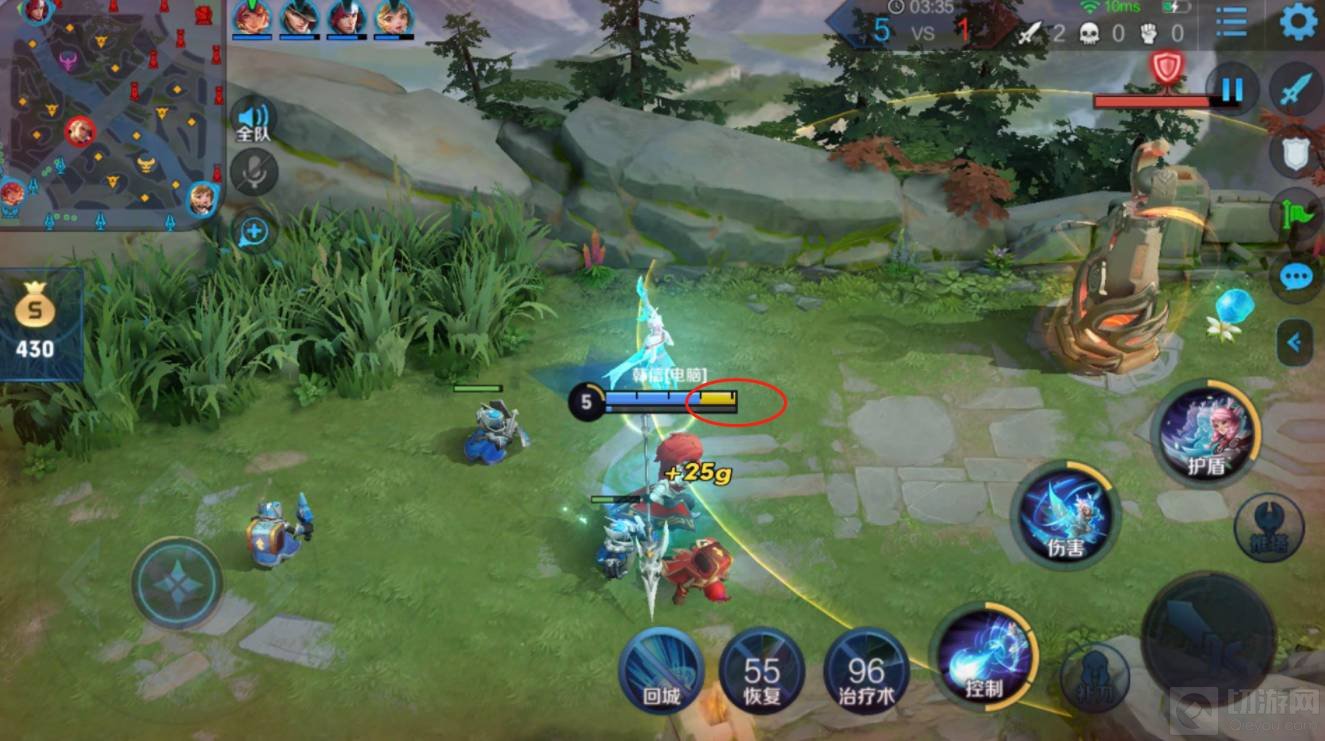Use the 恢复 restore spell

click(762, 670)
